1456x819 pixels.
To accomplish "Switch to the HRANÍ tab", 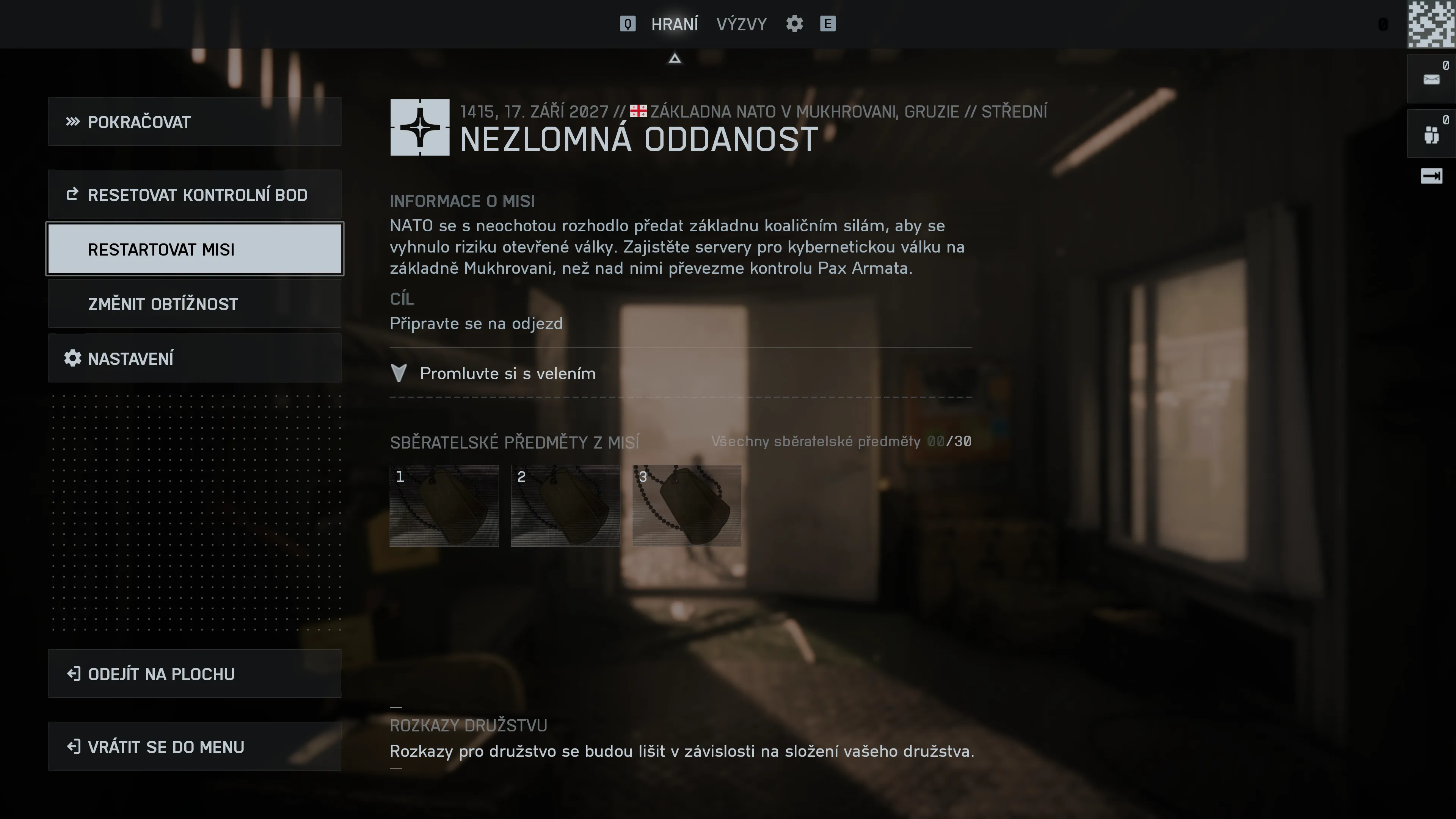I will coord(675,24).
